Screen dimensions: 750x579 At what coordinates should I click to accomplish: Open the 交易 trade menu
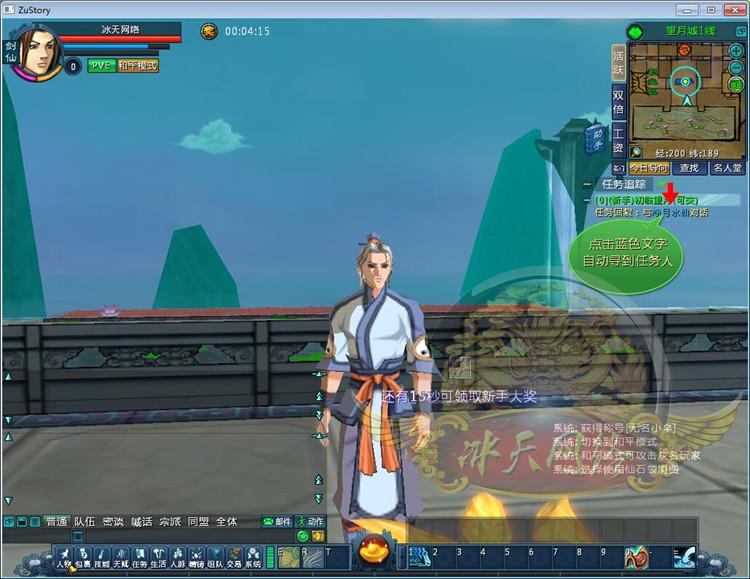tap(234, 556)
